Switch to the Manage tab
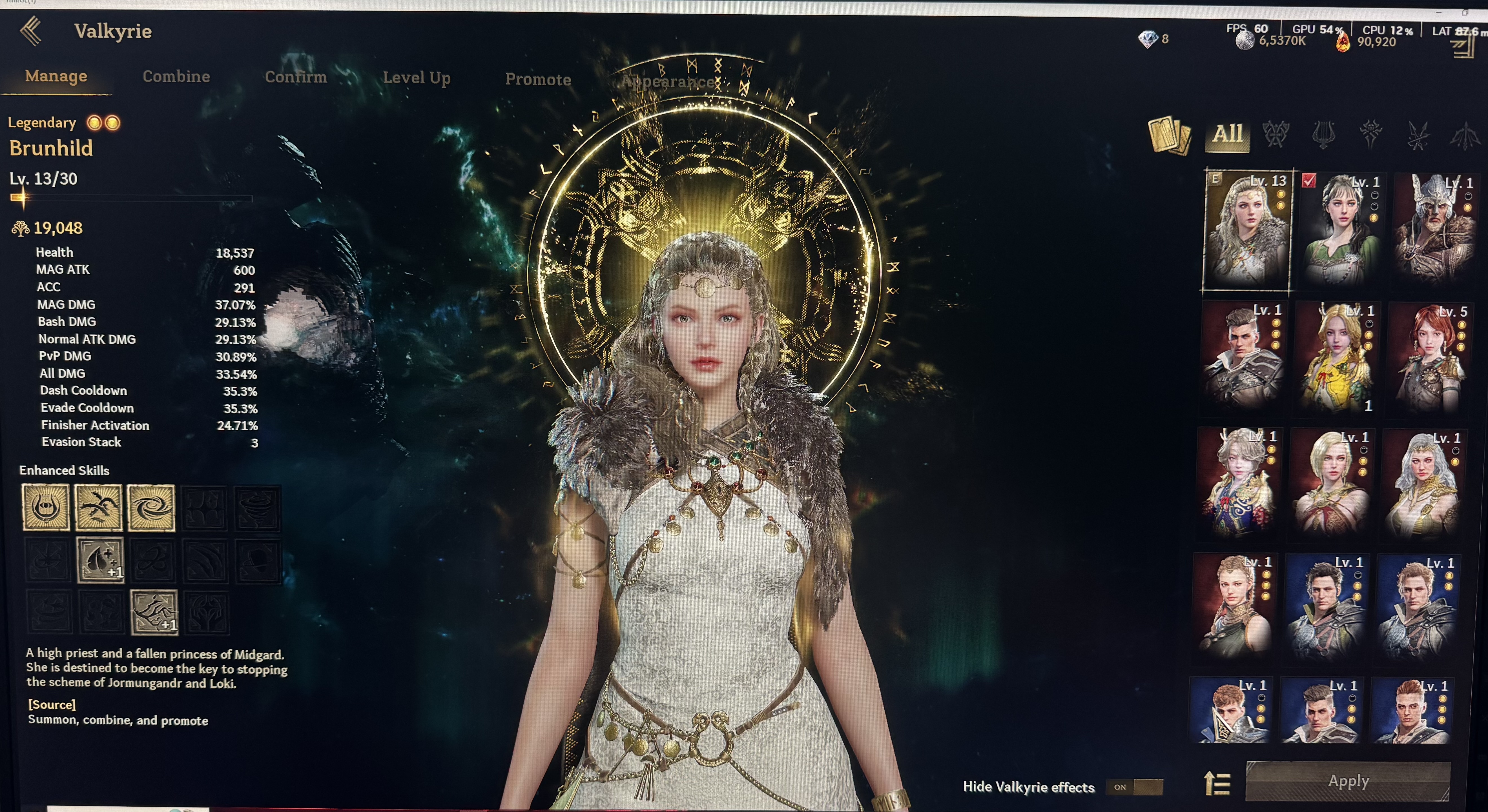The image size is (1488, 812). pos(56,76)
